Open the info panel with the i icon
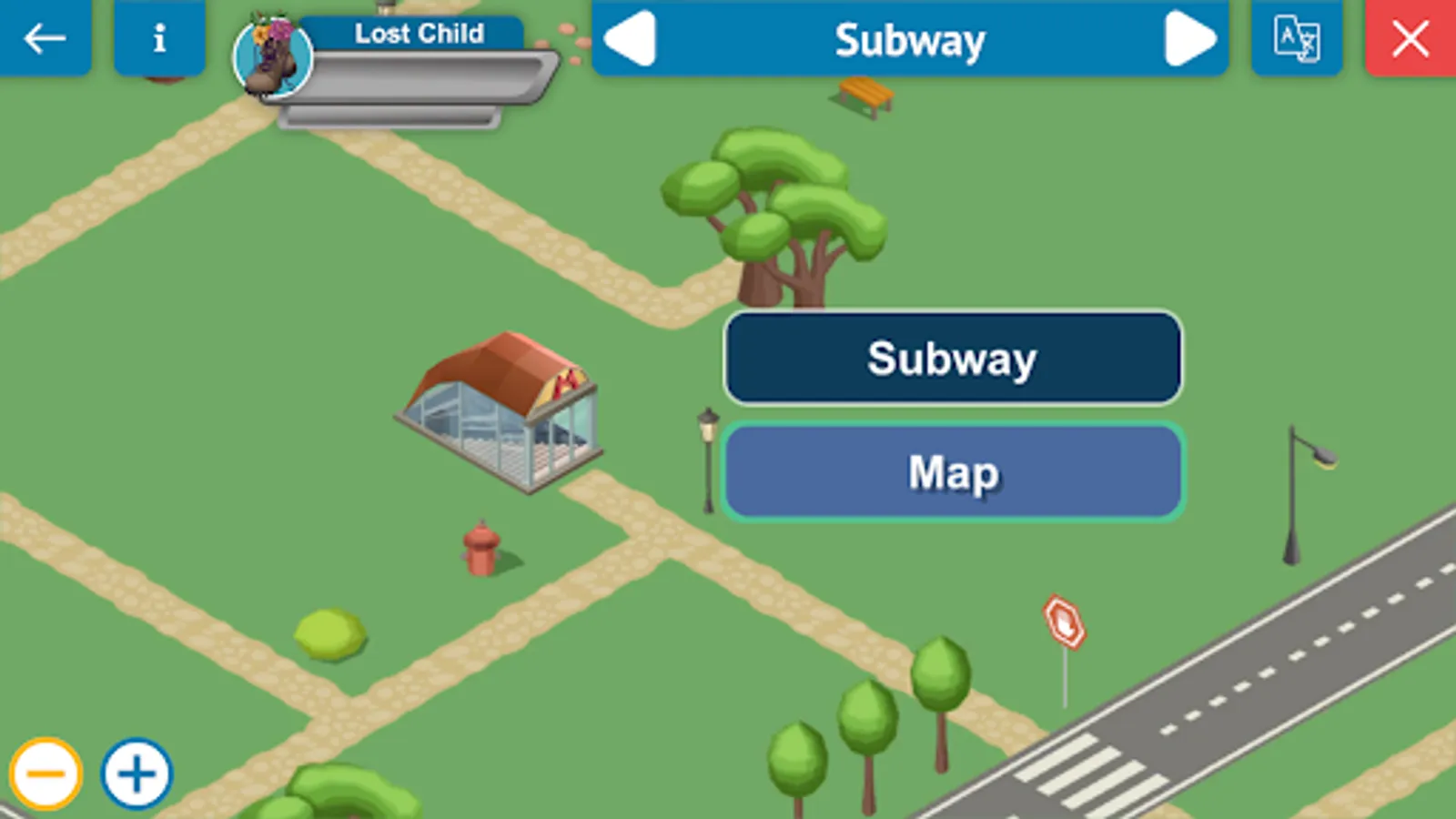The width and height of the screenshot is (1456, 819). (x=159, y=38)
